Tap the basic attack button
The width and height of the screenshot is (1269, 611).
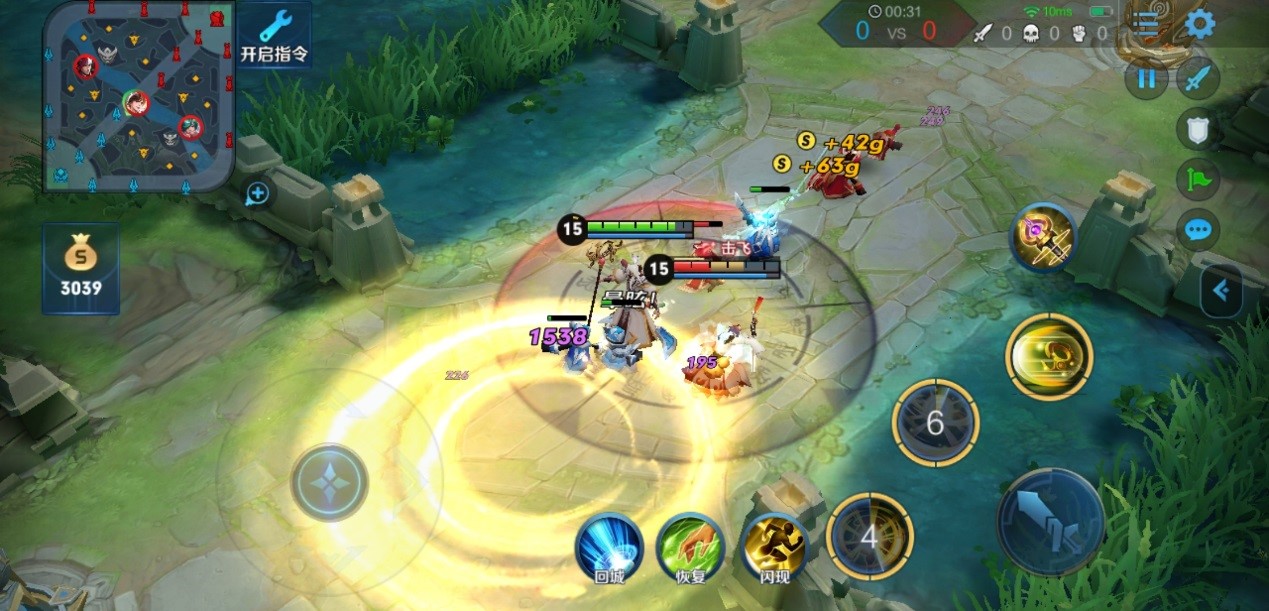[x=1050, y=520]
